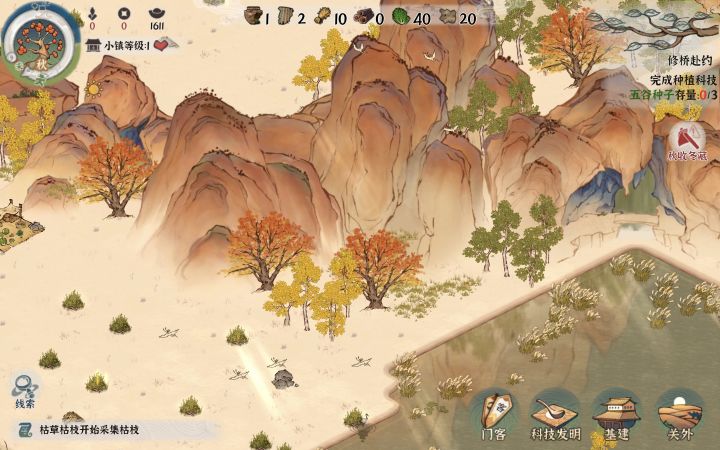Tap the clay pot resource icon
Image resolution: width=720 pixels, height=450 pixels.
[255, 16]
